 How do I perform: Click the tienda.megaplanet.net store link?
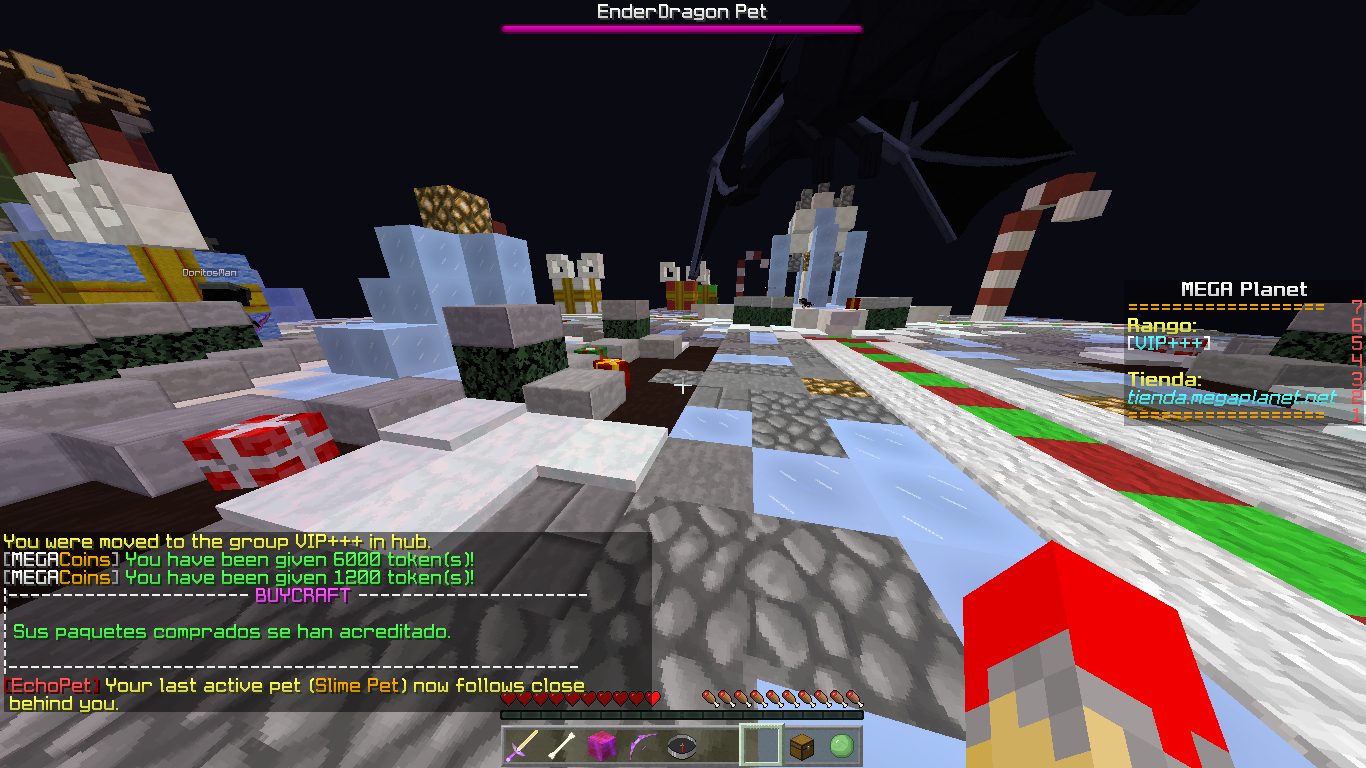1232,397
